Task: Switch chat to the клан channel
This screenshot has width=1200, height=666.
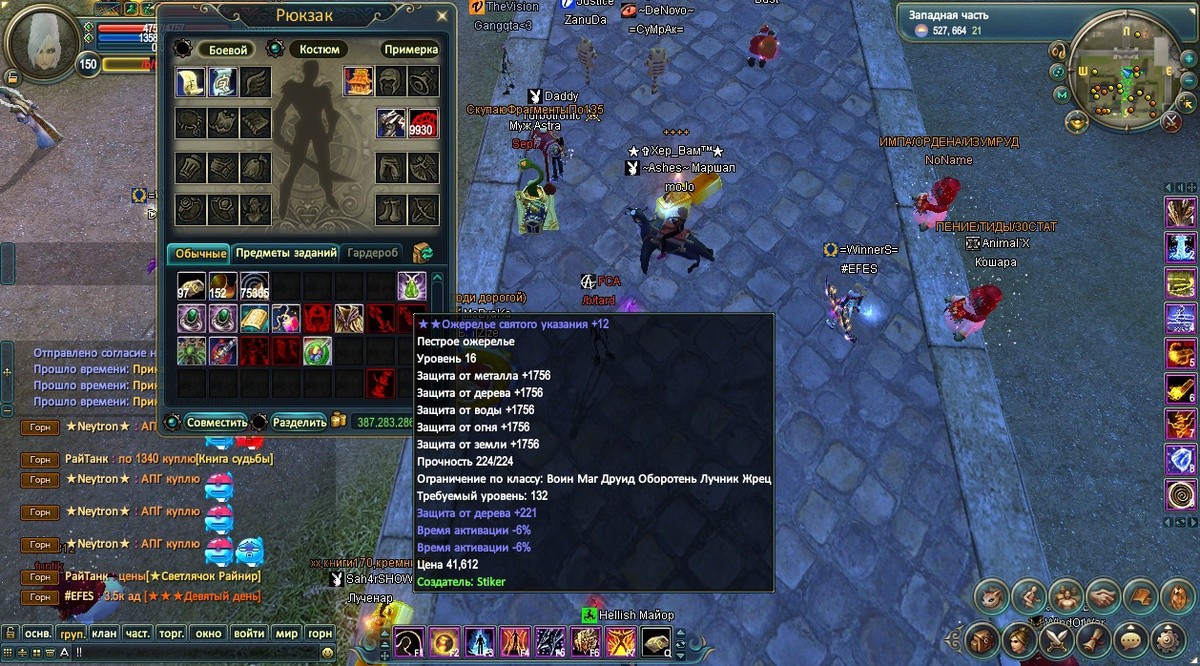Action: point(104,633)
